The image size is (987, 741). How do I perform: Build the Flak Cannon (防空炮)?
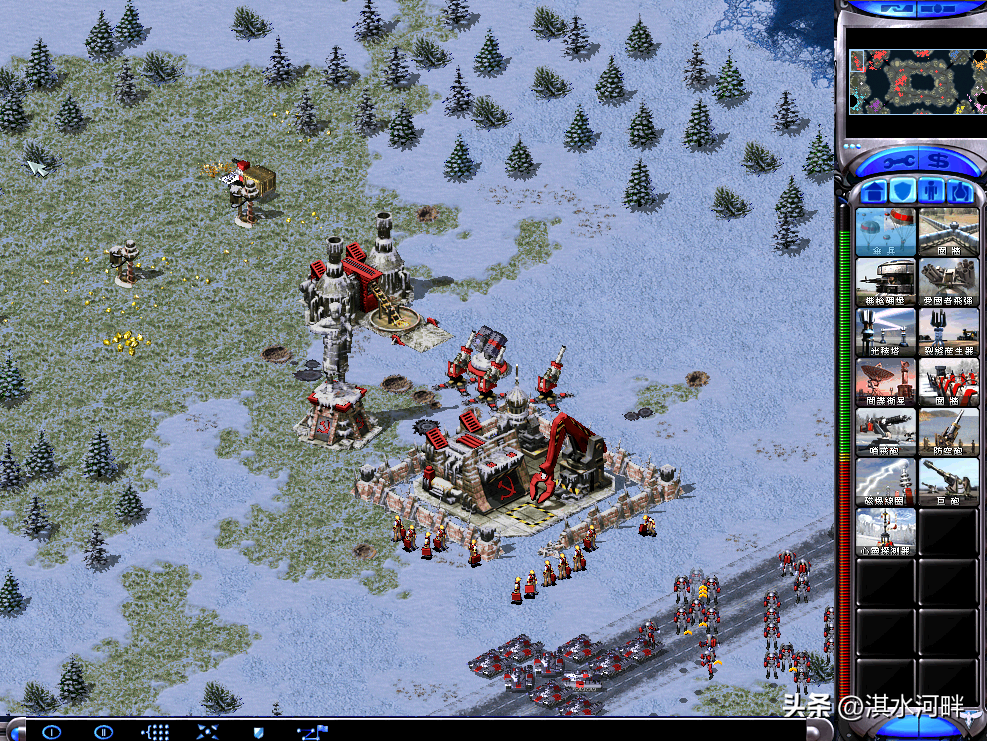[948, 431]
